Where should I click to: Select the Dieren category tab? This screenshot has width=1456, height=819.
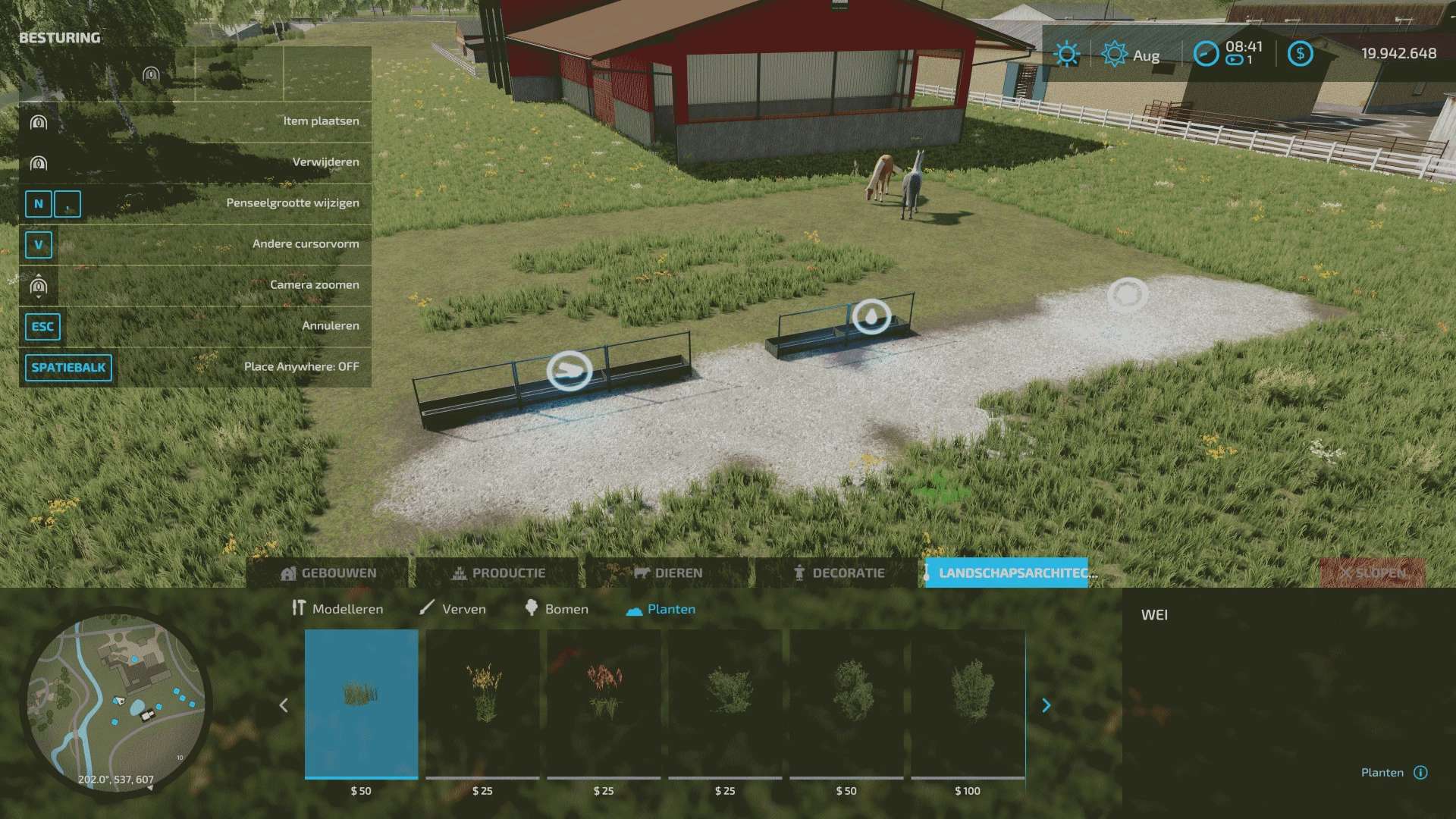point(668,573)
